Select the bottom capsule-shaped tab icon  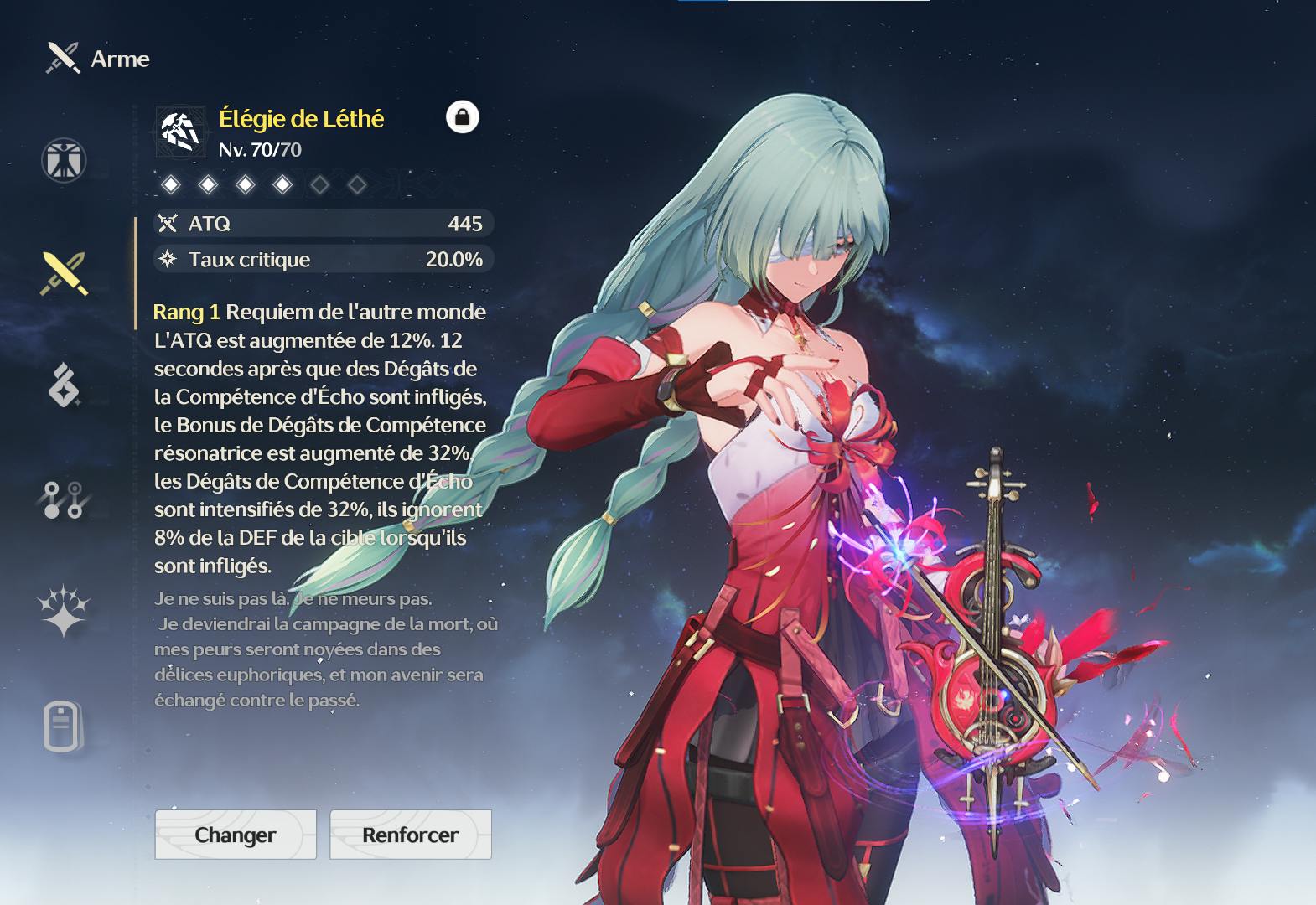point(64,726)
